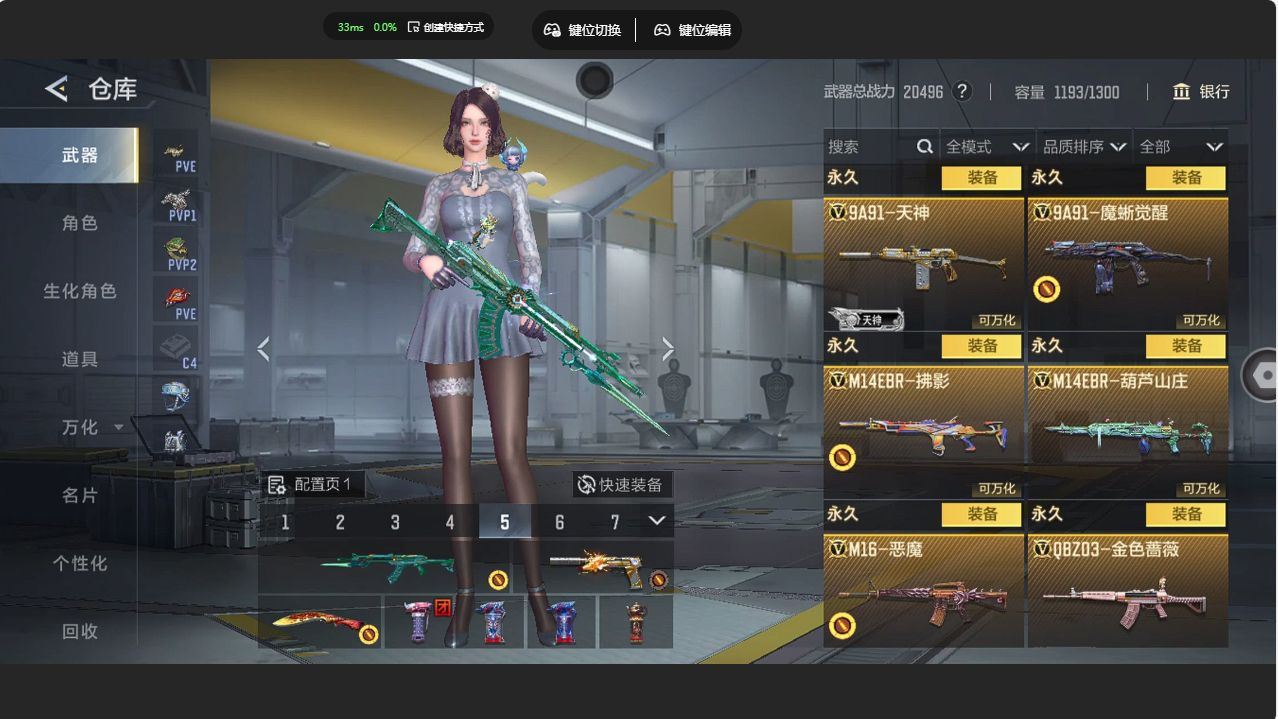Equip the QBZ03-金色蔷薇 rifle
The image size is (1278, 719).
pyautogui.click(x=1185, y=514)
